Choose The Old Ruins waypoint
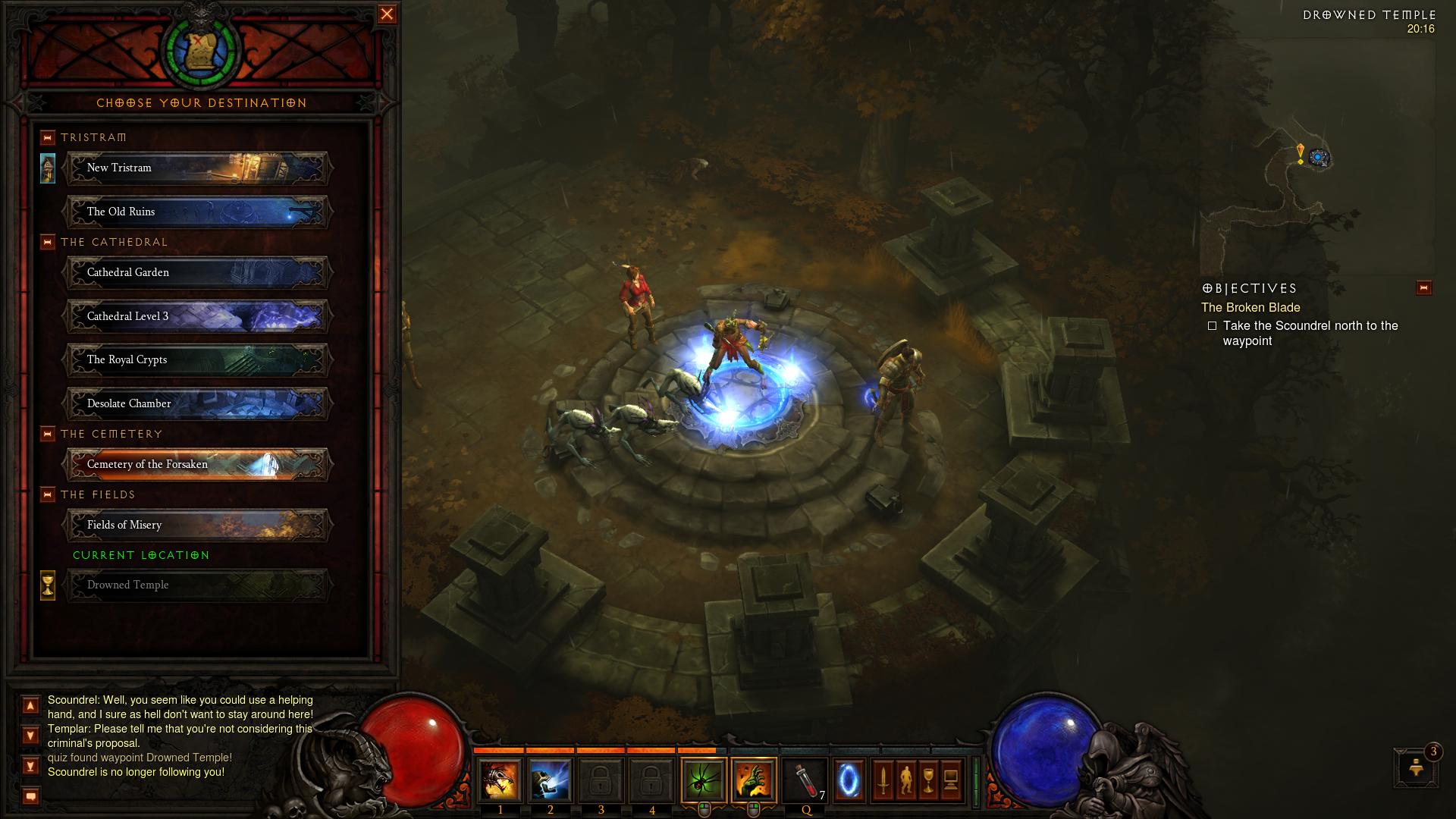 [x=197, y=212]
